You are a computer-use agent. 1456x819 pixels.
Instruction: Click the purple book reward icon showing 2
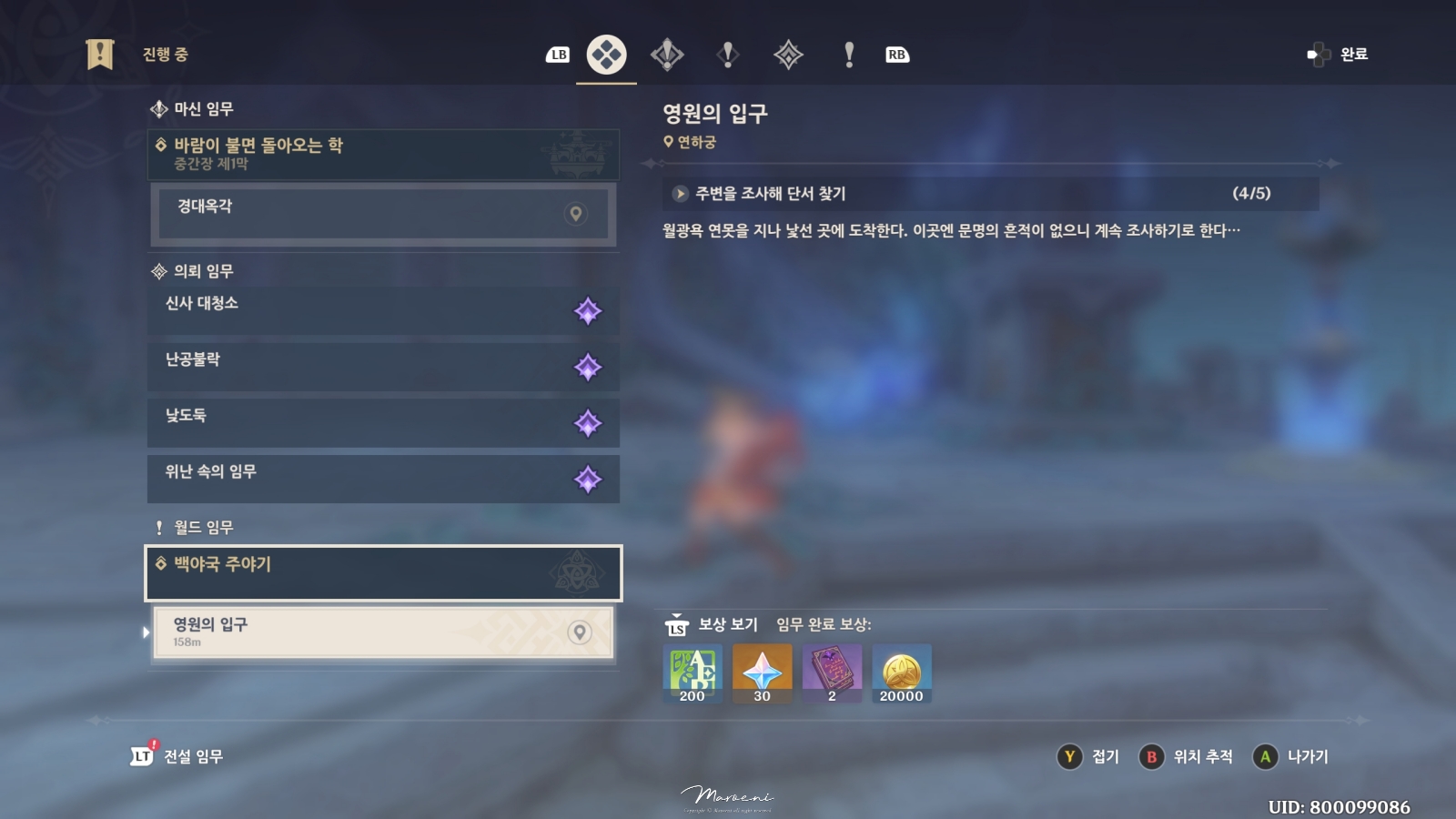click(832, 672)
